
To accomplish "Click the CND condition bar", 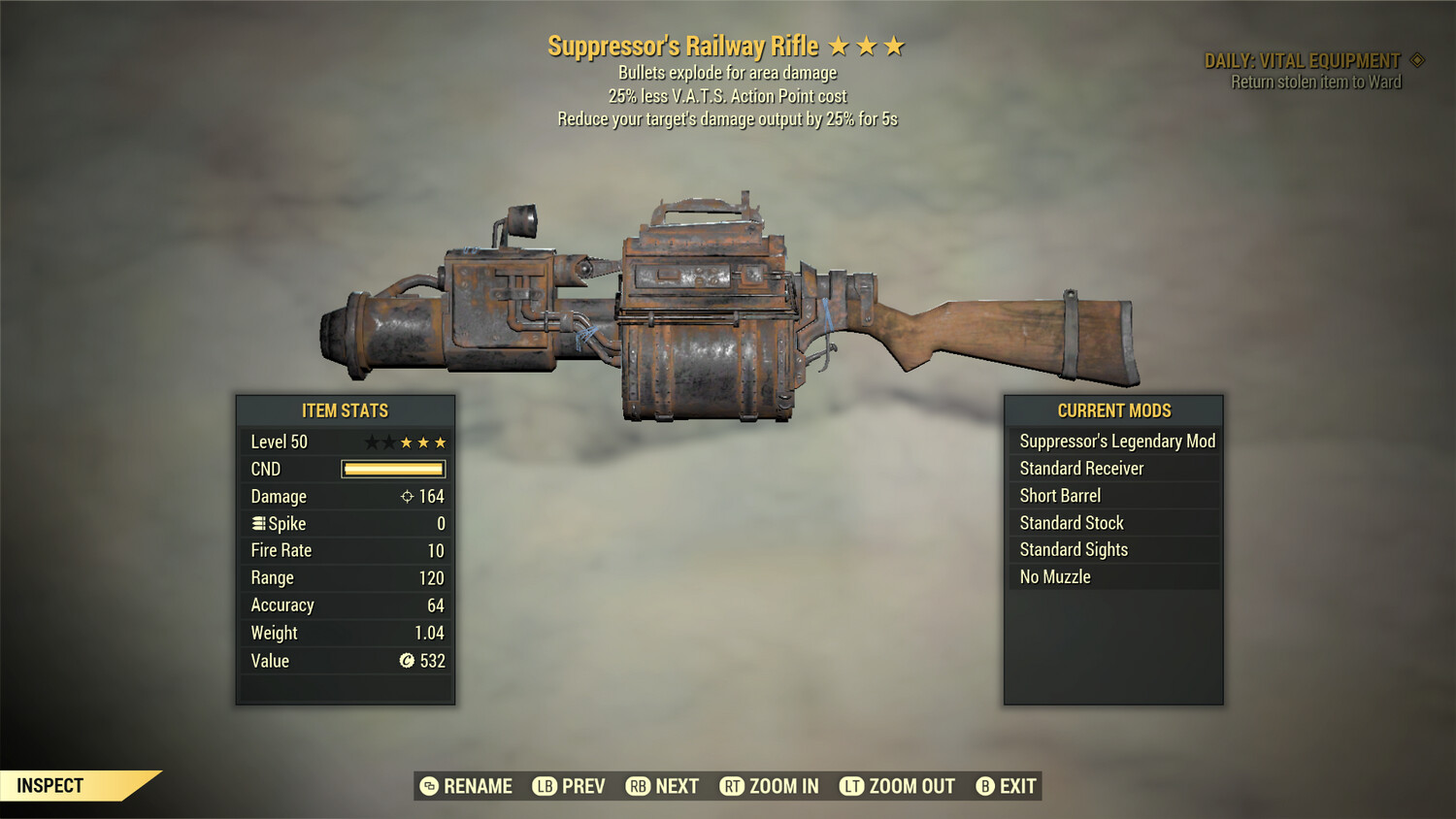I will [391, 469].
